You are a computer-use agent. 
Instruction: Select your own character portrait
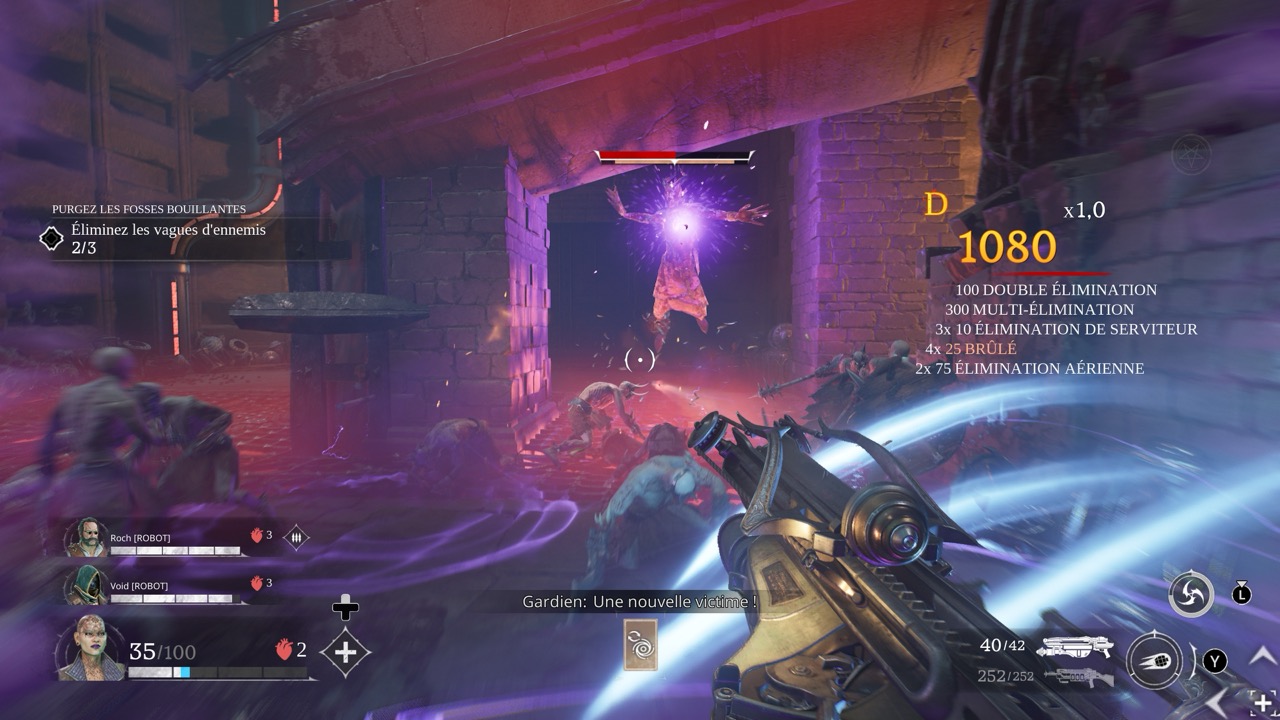coord(92,649)
